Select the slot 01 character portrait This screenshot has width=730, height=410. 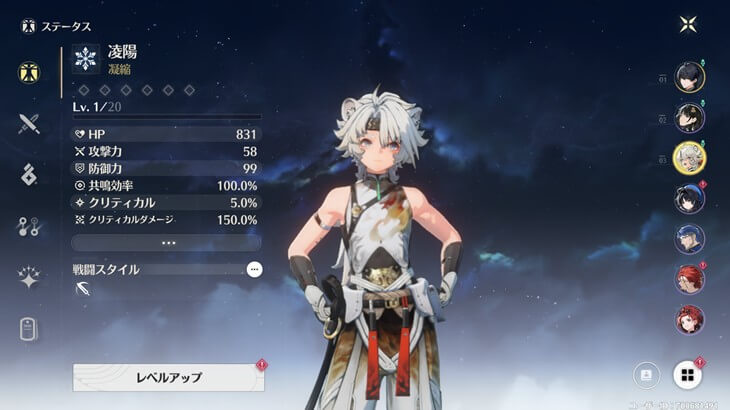pos(689,77)
